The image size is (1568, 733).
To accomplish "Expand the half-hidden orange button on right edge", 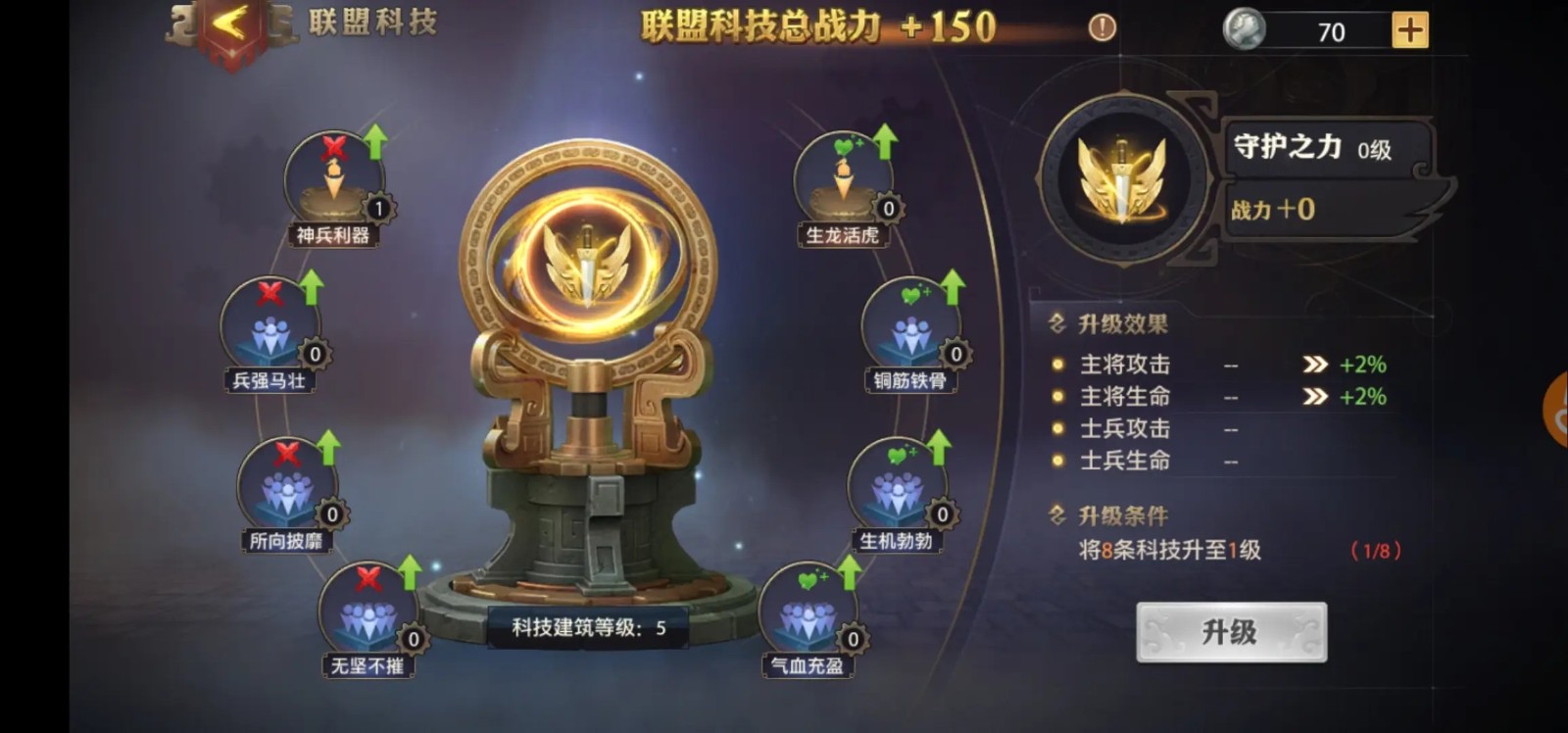I will pos(1558,412).
